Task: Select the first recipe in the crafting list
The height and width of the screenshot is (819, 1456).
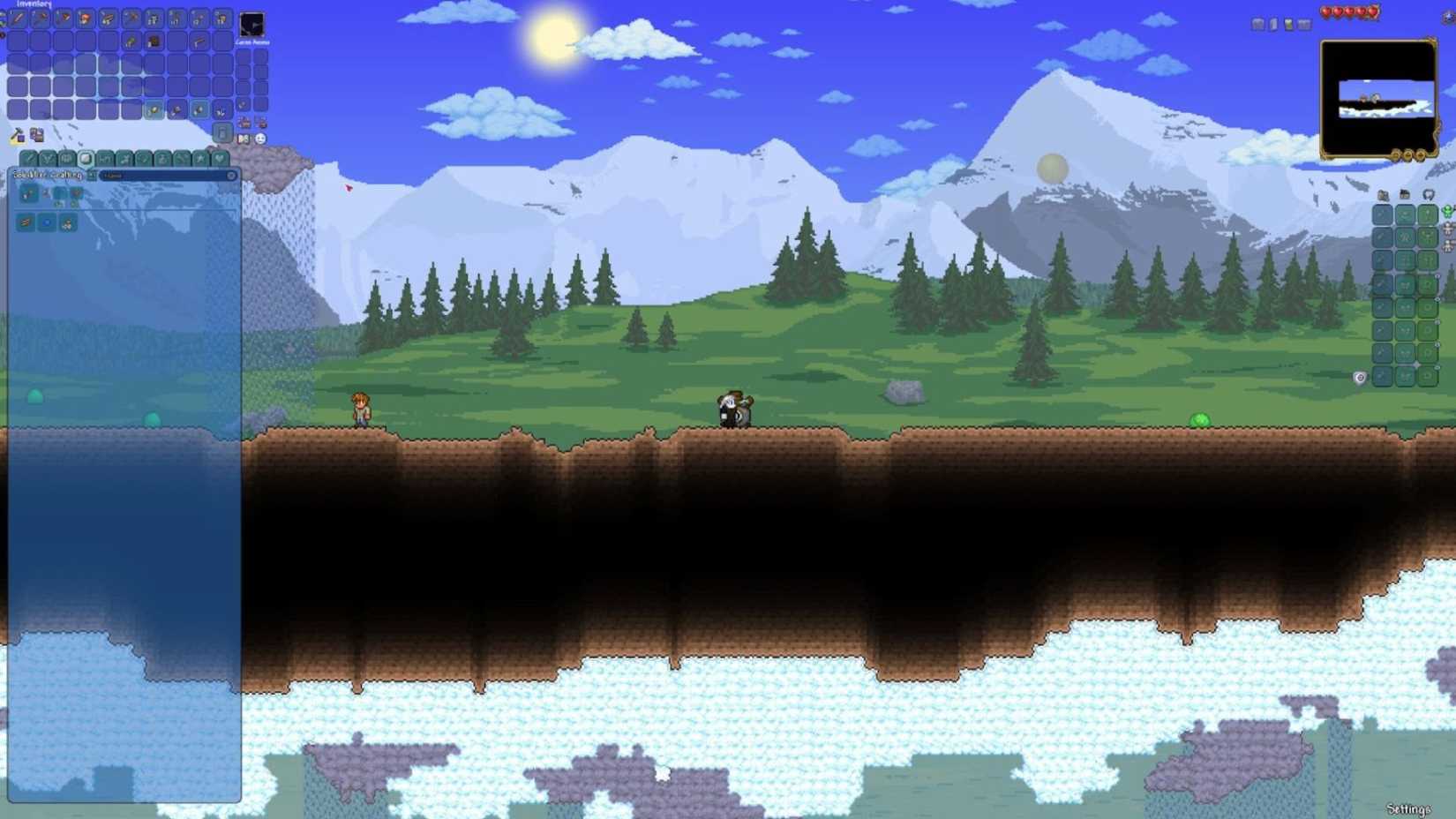Action: tap(27, 194)
